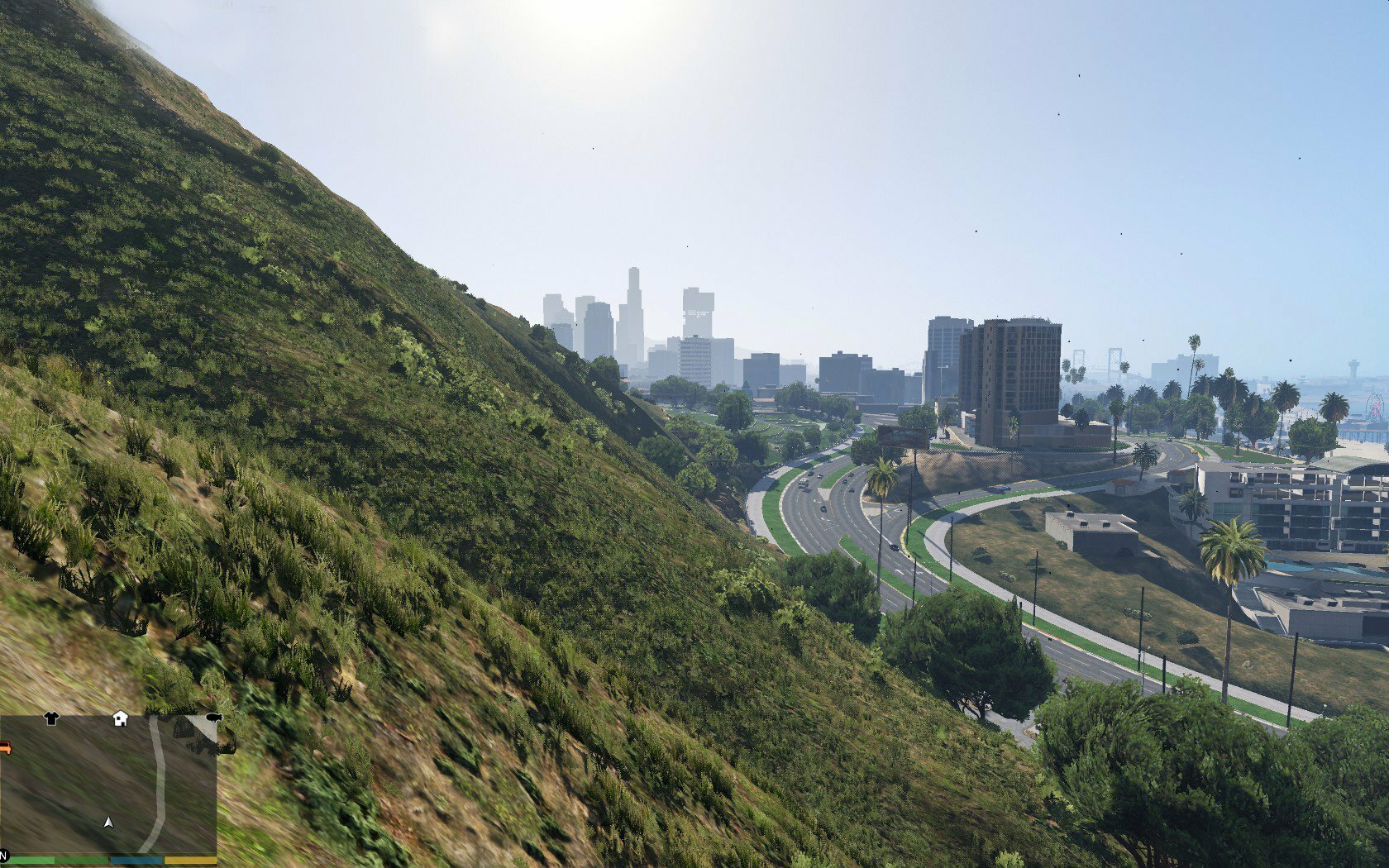Click the North compass marker

coord(3,855)
